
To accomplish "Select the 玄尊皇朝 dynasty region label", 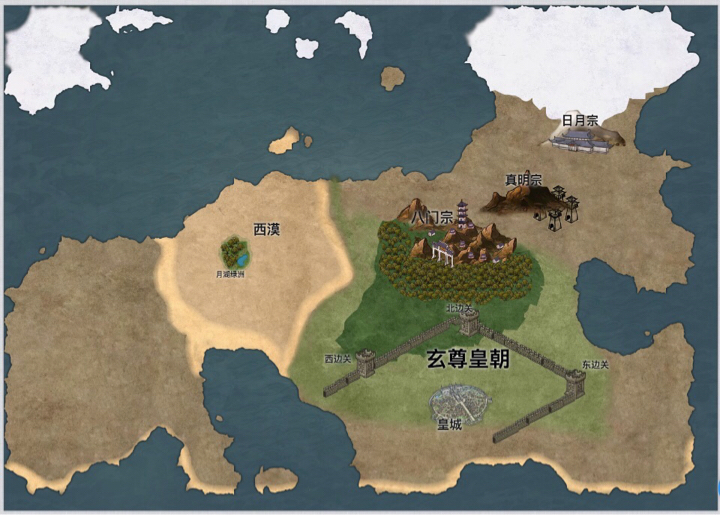I will [469, 361].
